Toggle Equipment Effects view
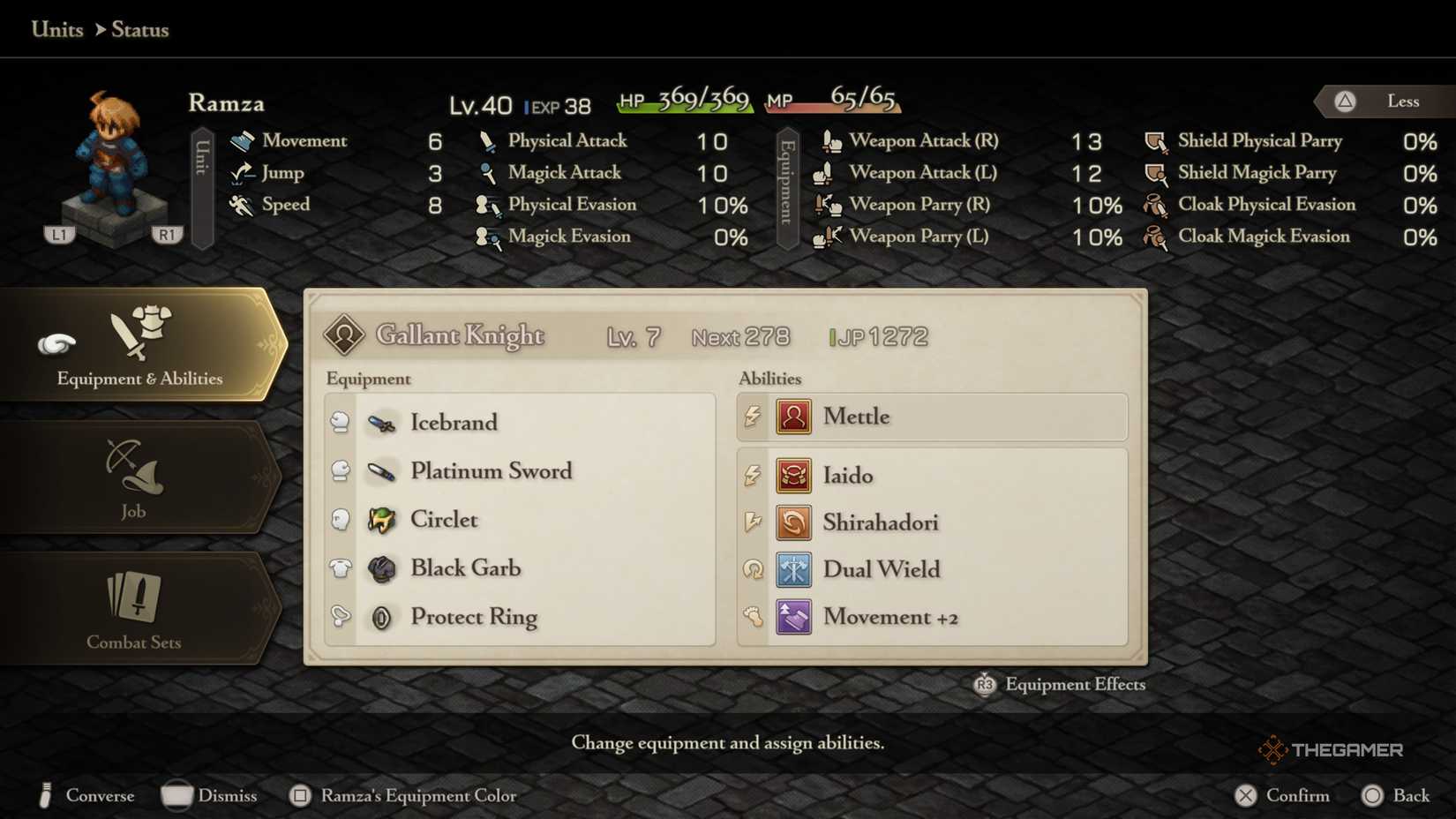The image size is (1456, 819). pos(1058,684)
